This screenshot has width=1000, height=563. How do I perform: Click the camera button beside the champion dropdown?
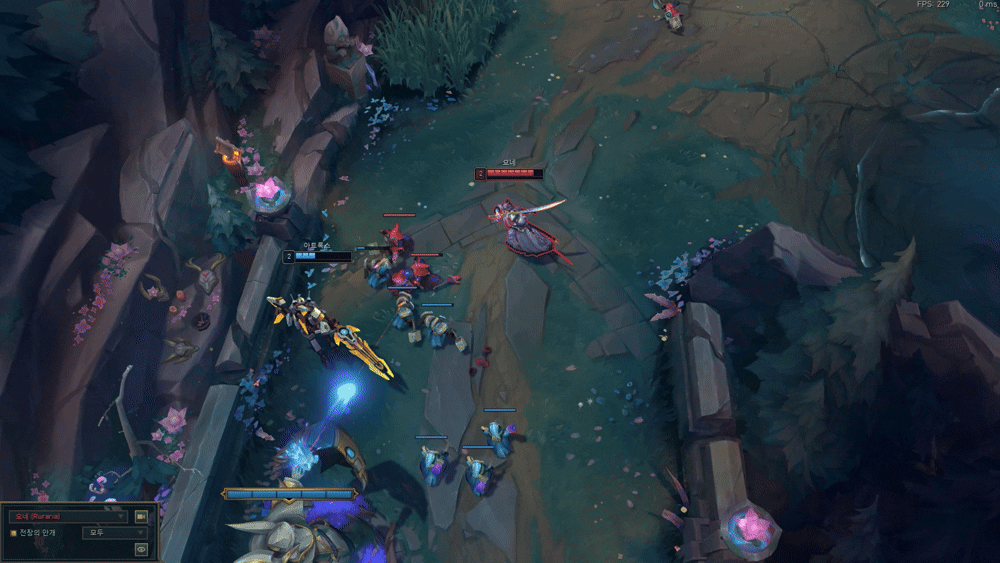tap(141, 516)
